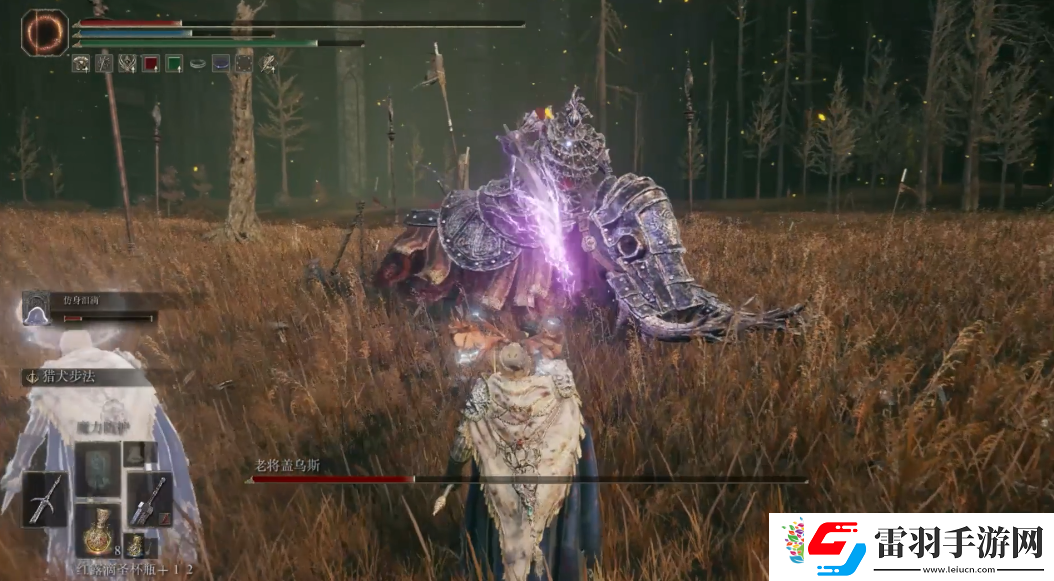Click the silver ring status icon
Screen dimensions: 1054x581
click(x=197, y=64)
